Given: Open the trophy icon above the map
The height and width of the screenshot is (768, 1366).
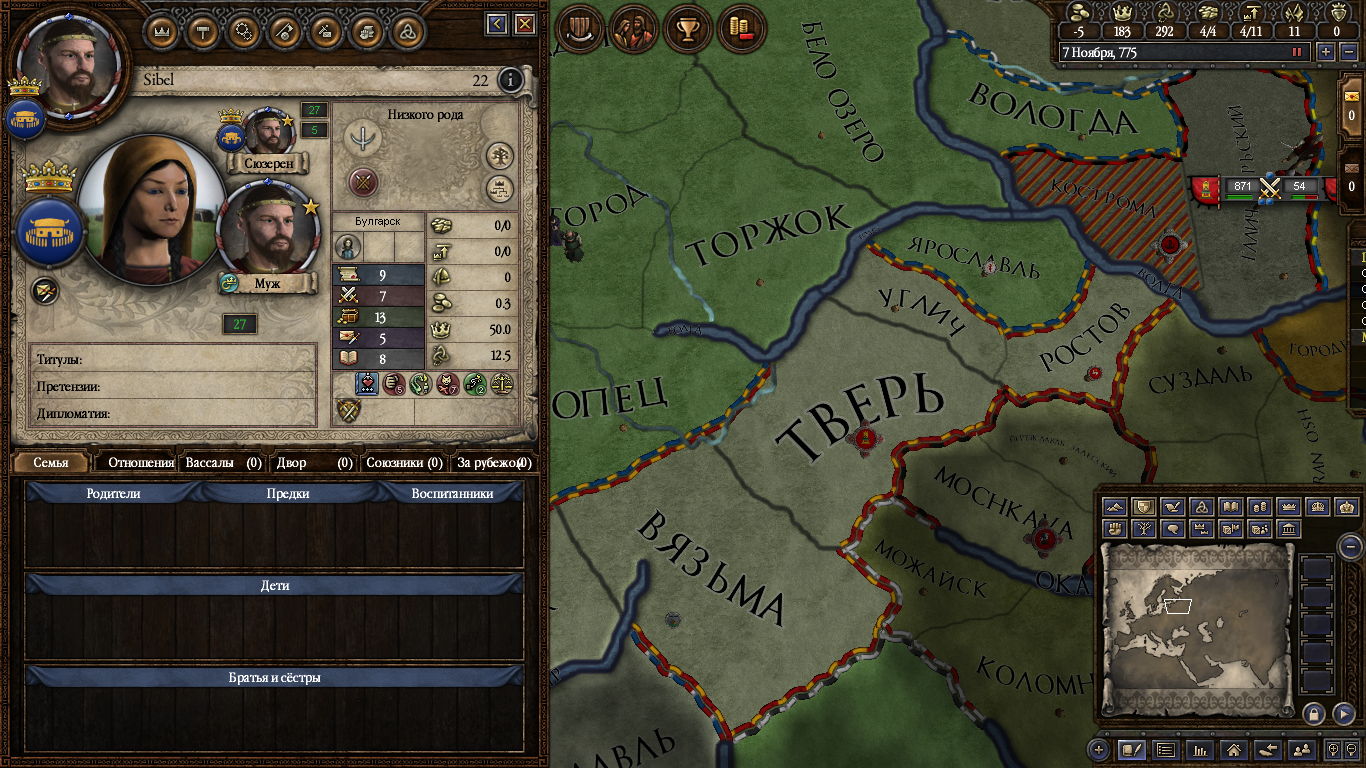Looking at the screenshot, I should (688, 29).
